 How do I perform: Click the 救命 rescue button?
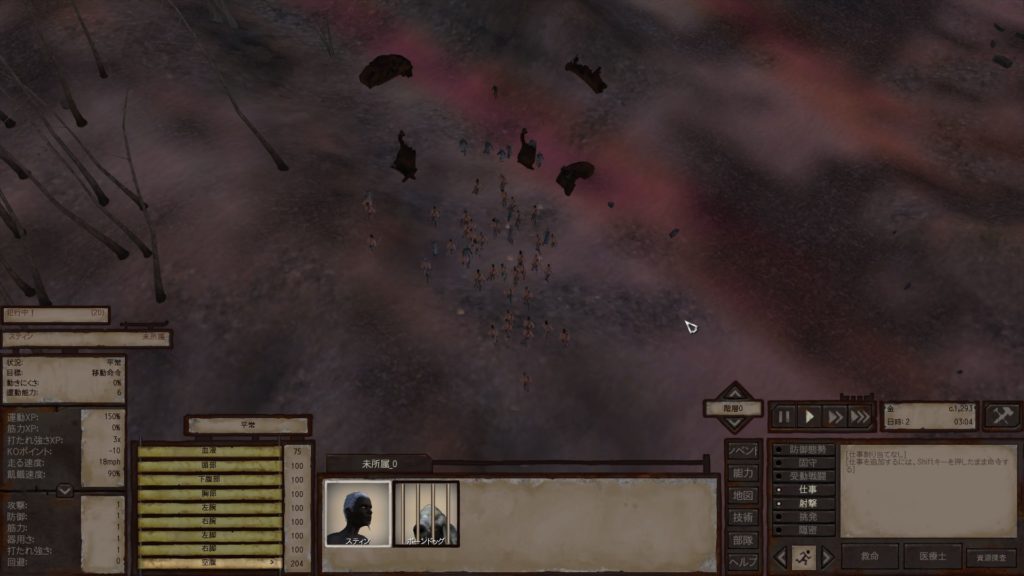pos(869,556)
